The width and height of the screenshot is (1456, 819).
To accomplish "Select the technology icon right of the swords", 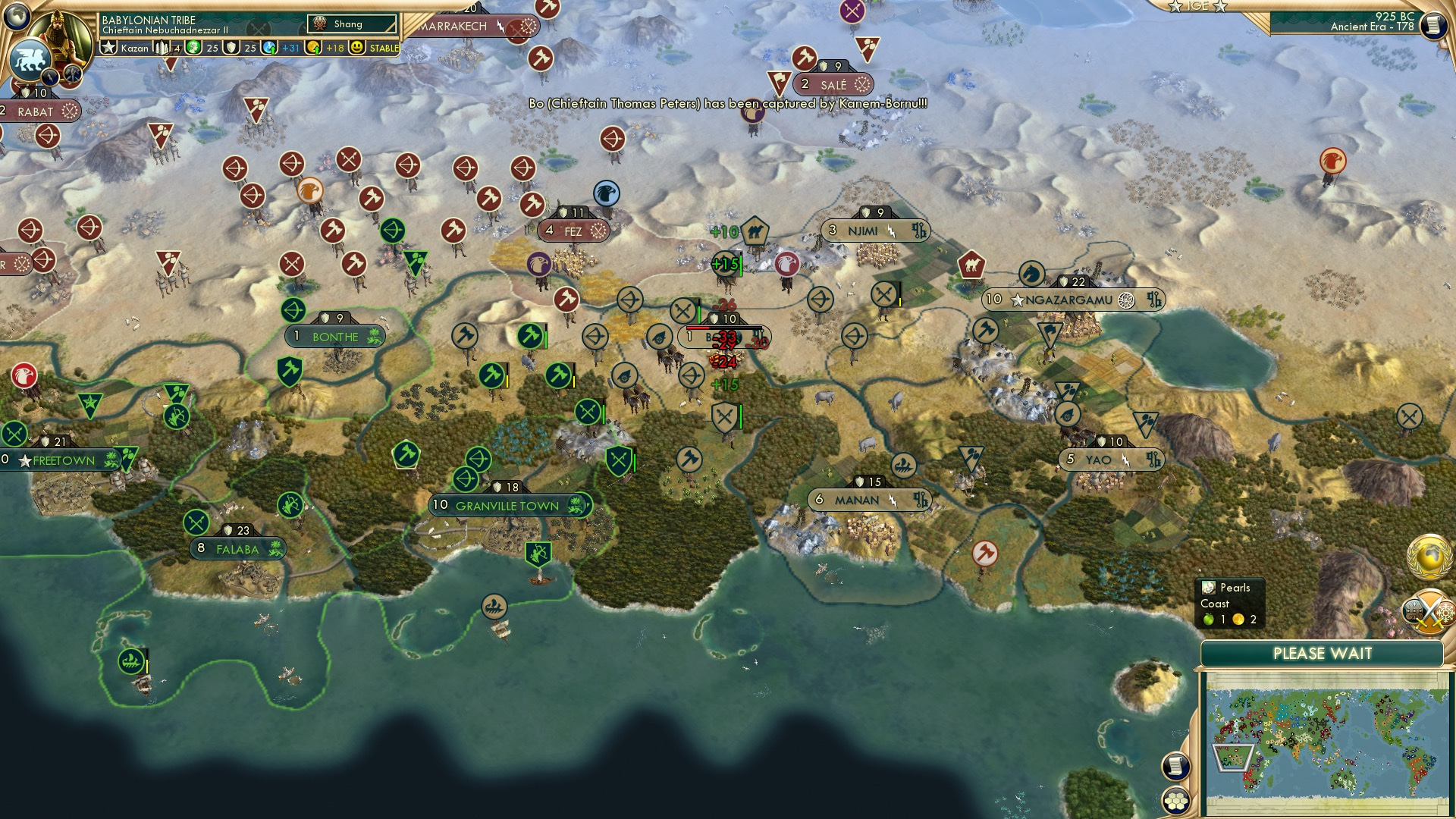I will point(1445,610).
